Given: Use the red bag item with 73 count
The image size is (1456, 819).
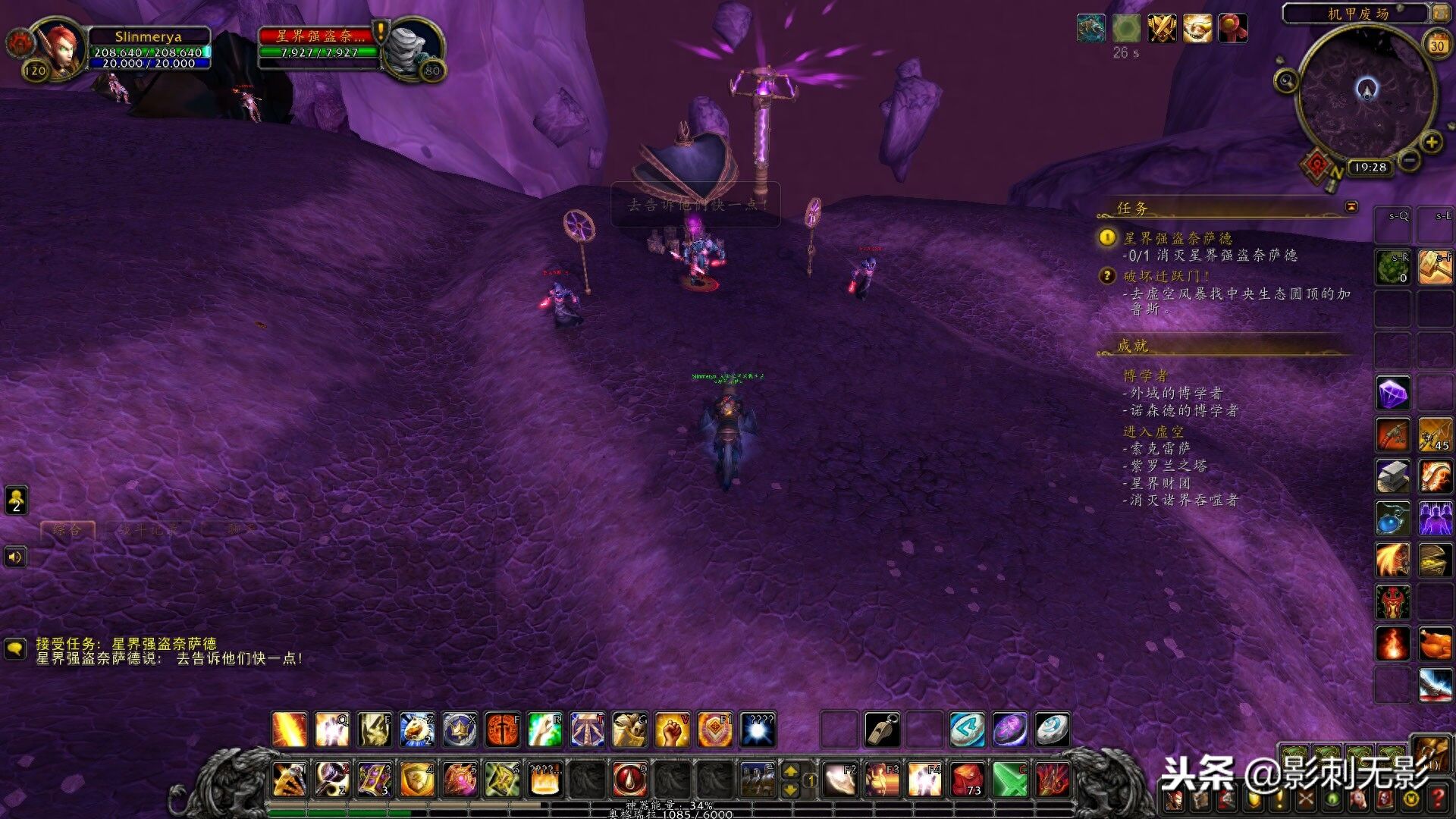Looking at the screenshot, I should pos(968,779).
